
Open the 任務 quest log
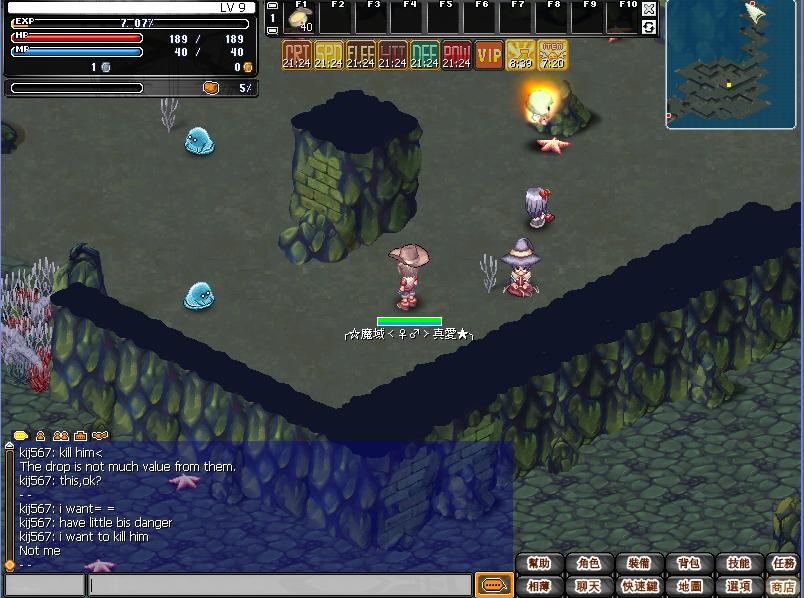[x=783, y=564]
